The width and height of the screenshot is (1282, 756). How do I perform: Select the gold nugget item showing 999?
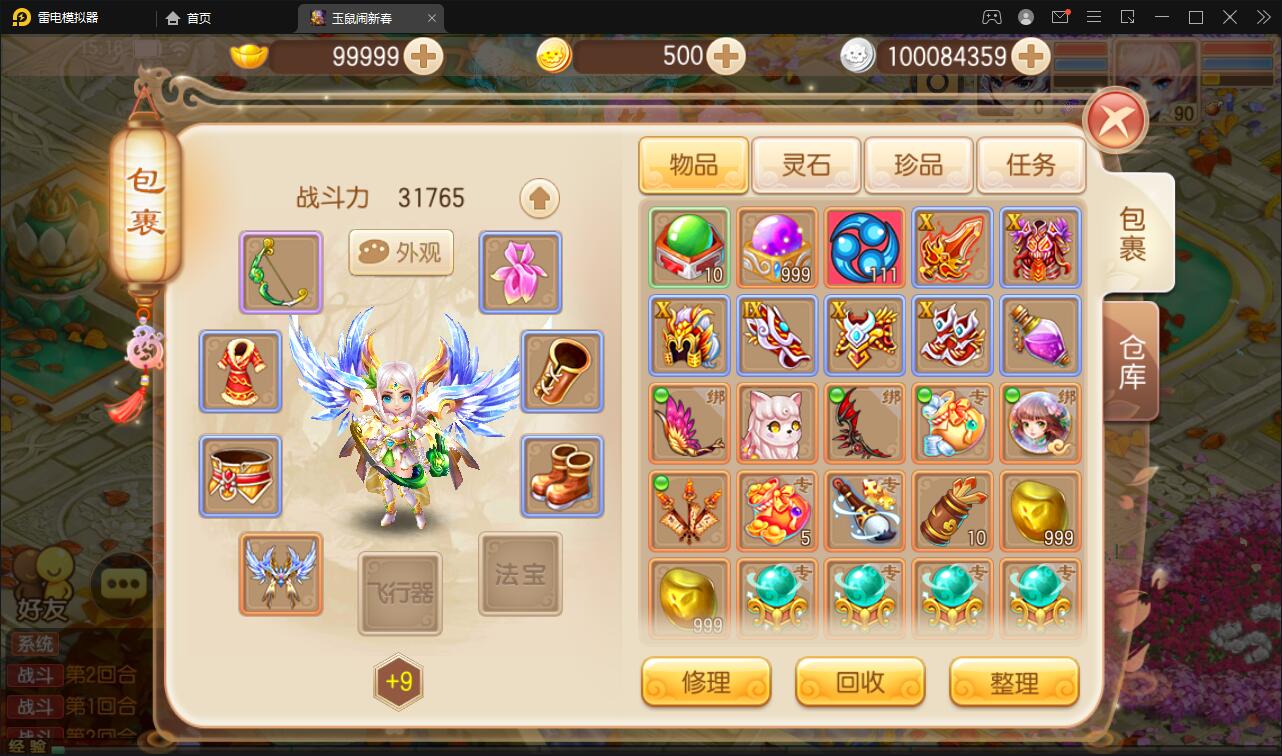coord(1040,511)
